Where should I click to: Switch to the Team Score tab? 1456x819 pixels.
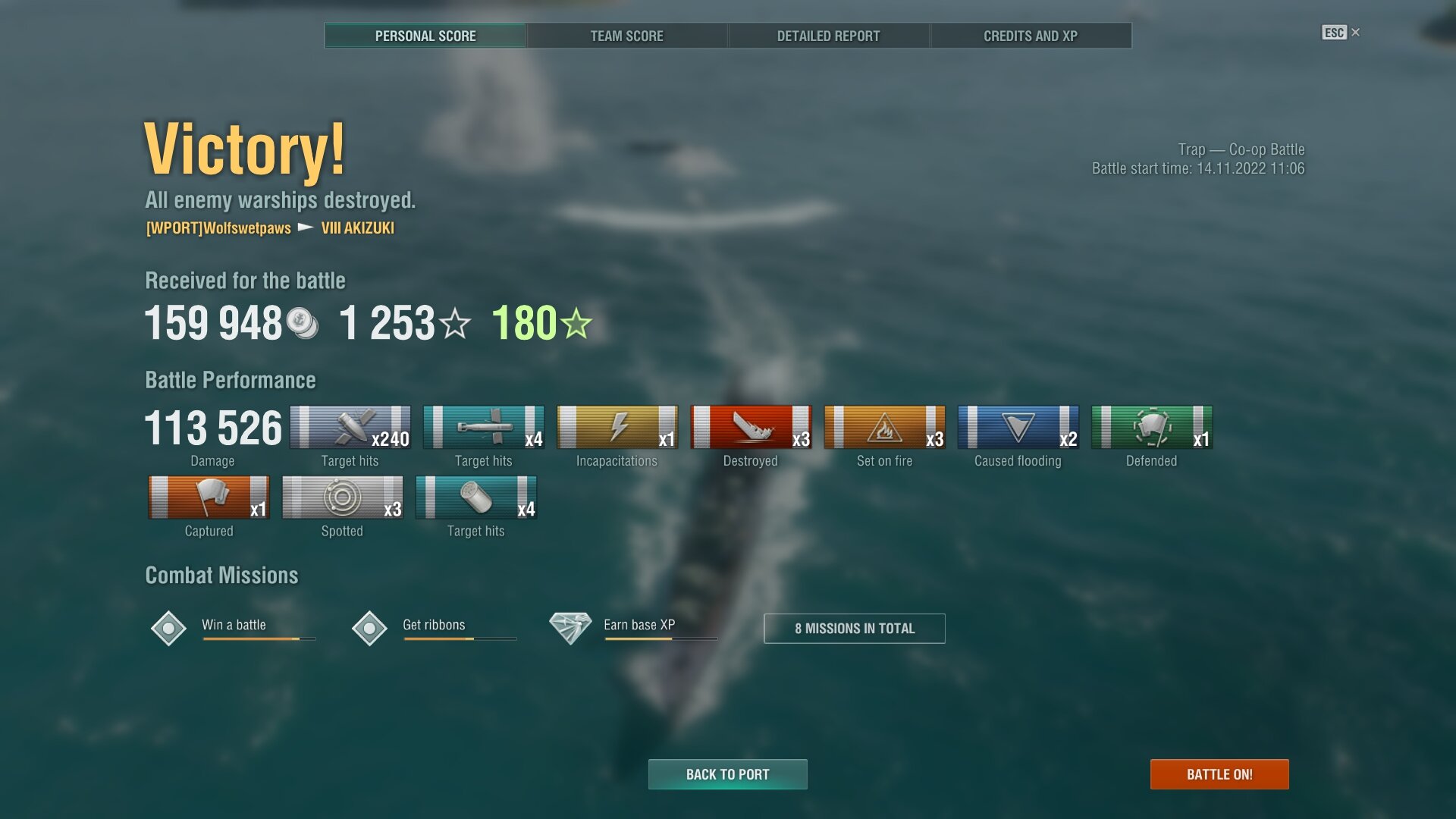(626, 36)
